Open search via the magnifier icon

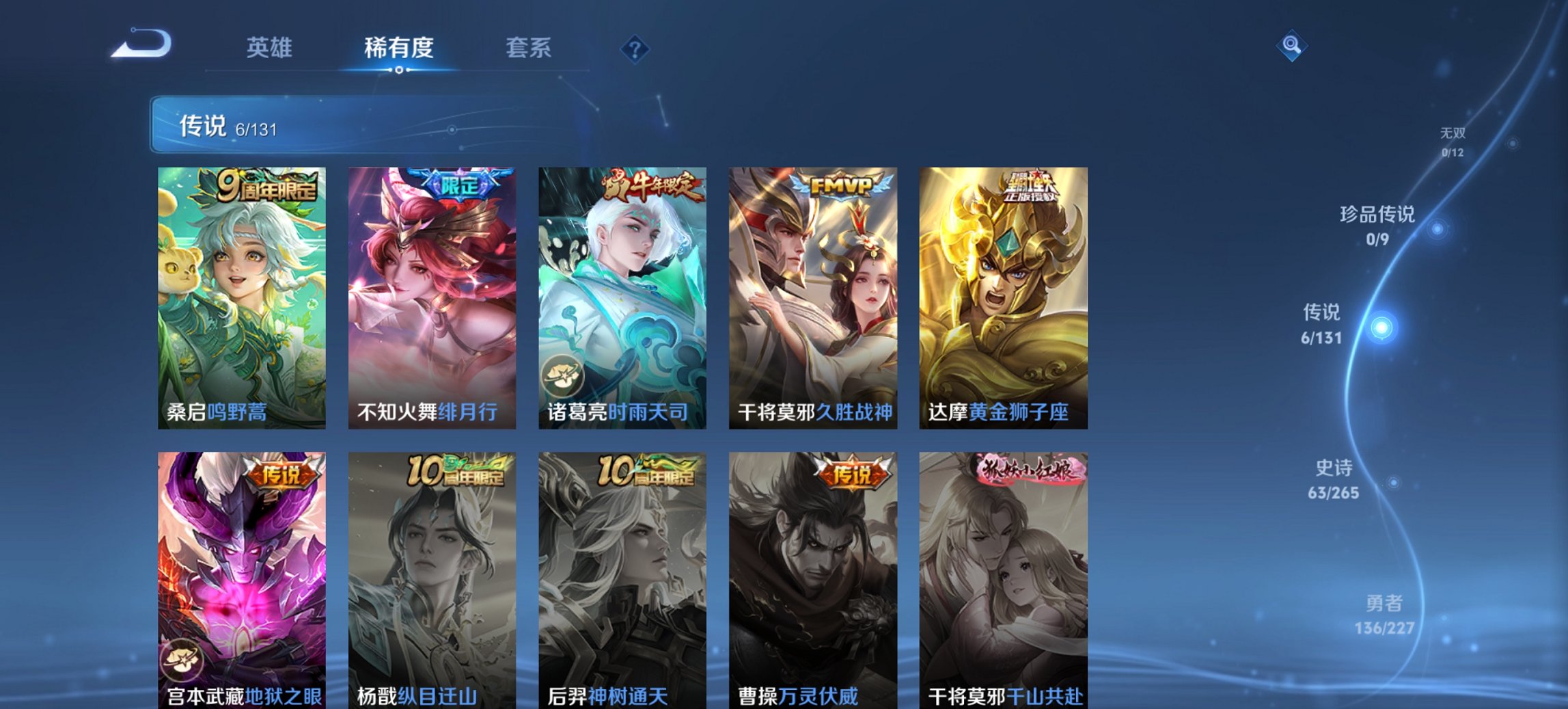[x=1290, y=46]
